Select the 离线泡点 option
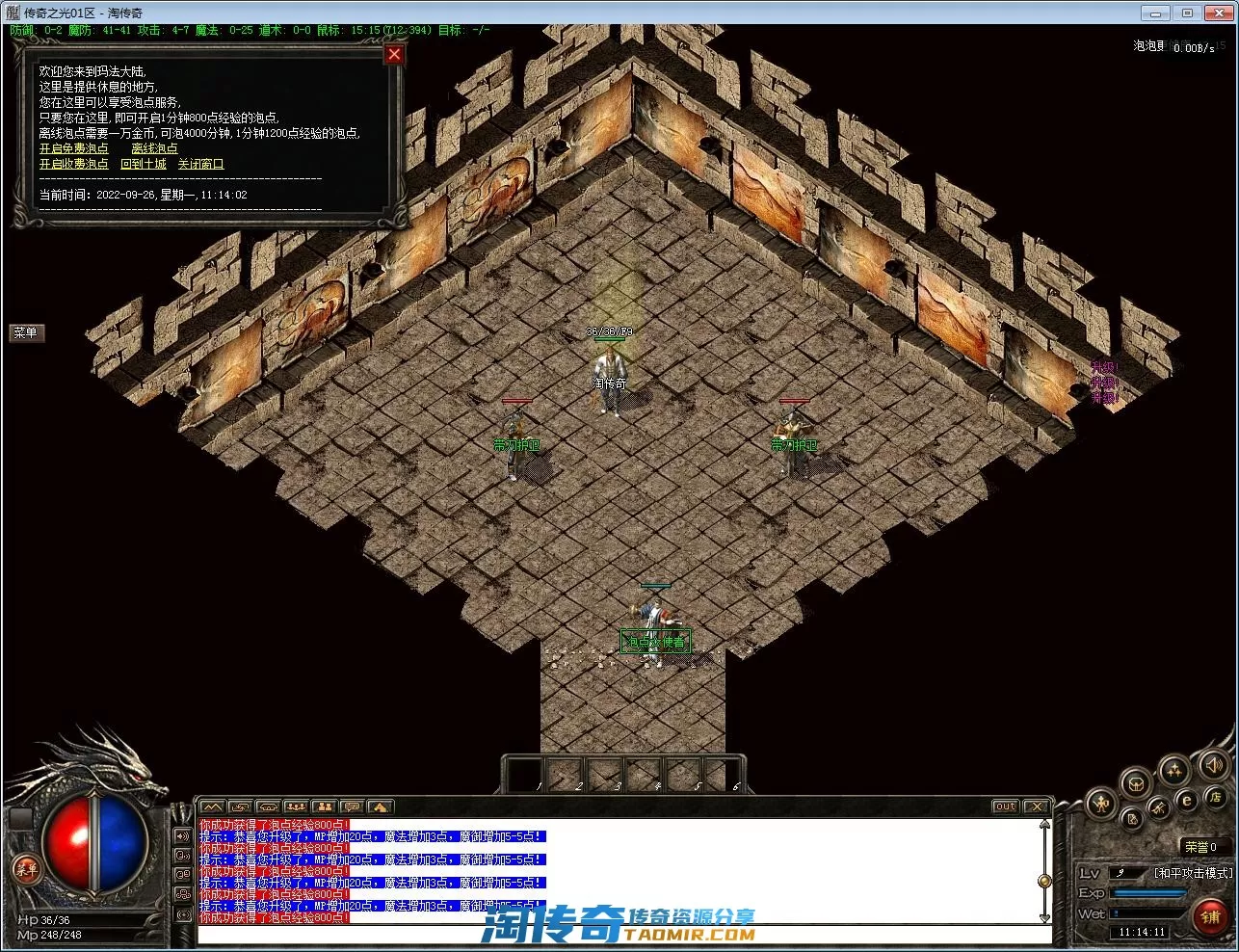Screen dimensions: 1239x952 154,148
